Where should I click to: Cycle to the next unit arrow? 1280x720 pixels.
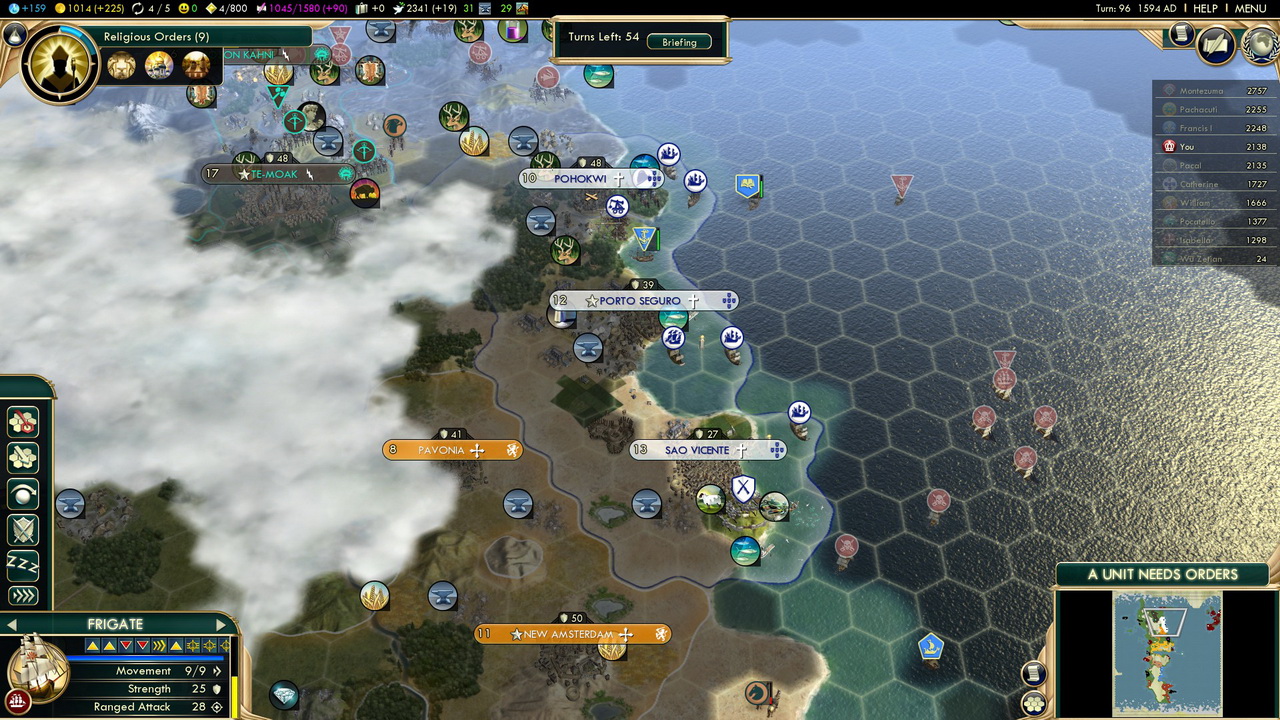click(x=221, y=625)
